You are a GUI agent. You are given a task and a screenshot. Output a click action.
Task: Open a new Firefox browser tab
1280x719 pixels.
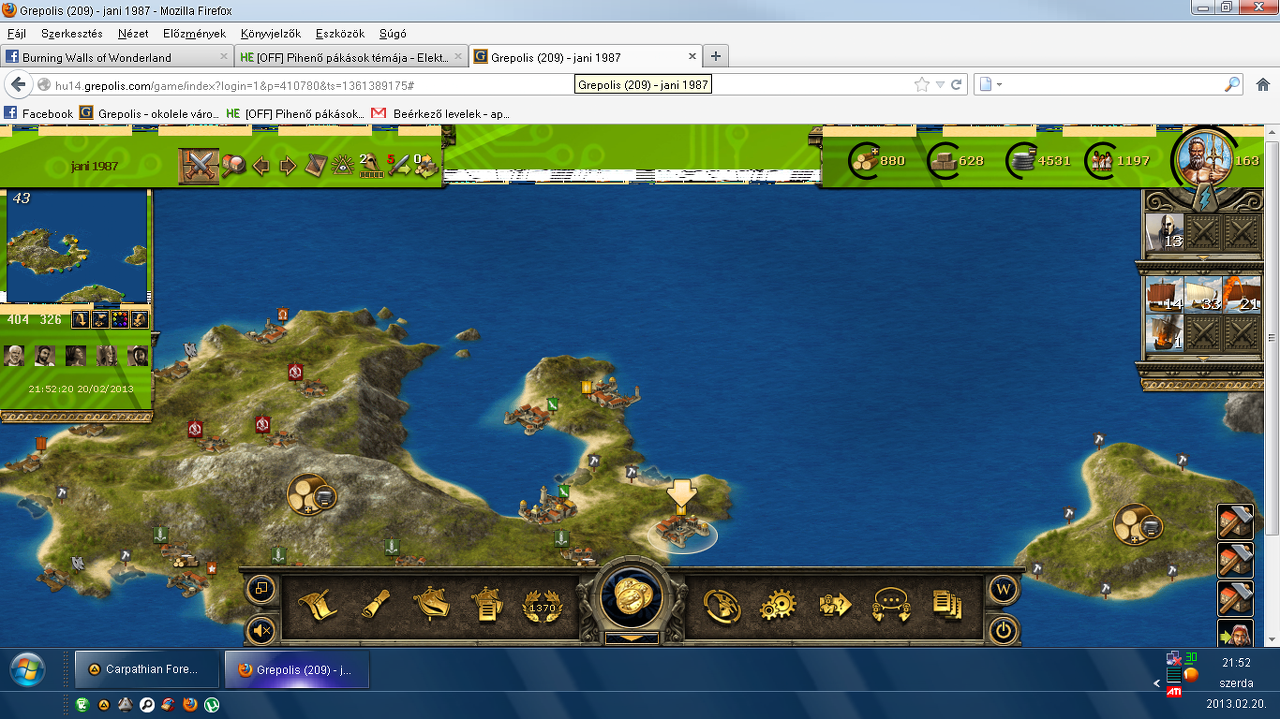(716, 56)
